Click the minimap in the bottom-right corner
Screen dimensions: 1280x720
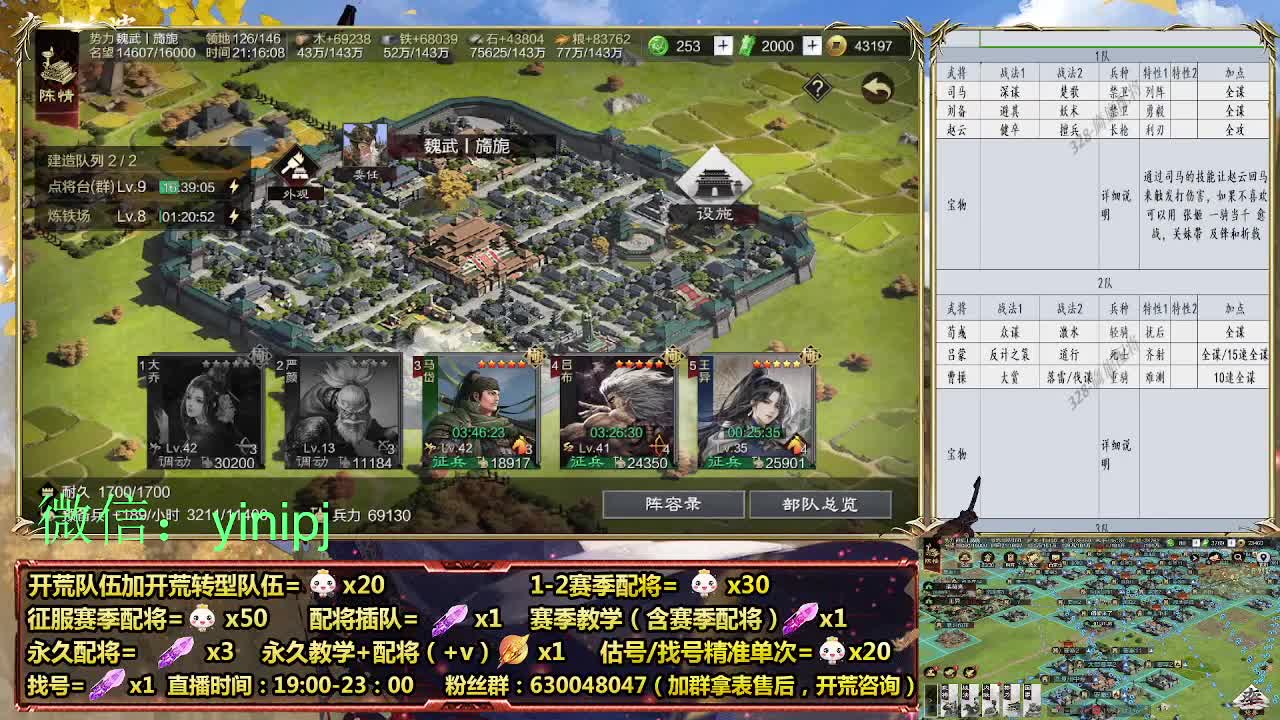point(1100,630)
